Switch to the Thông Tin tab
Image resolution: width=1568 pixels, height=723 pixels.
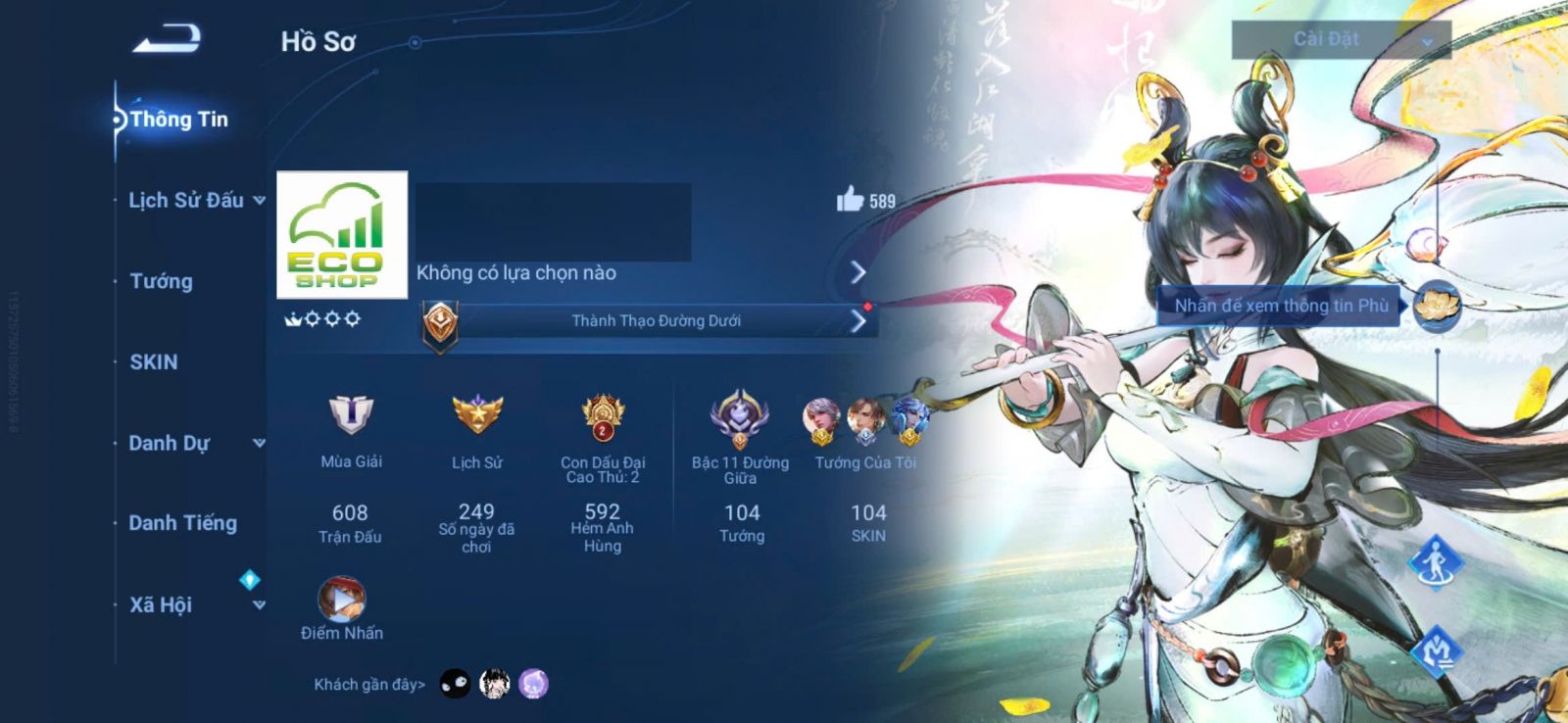[178, 120]
